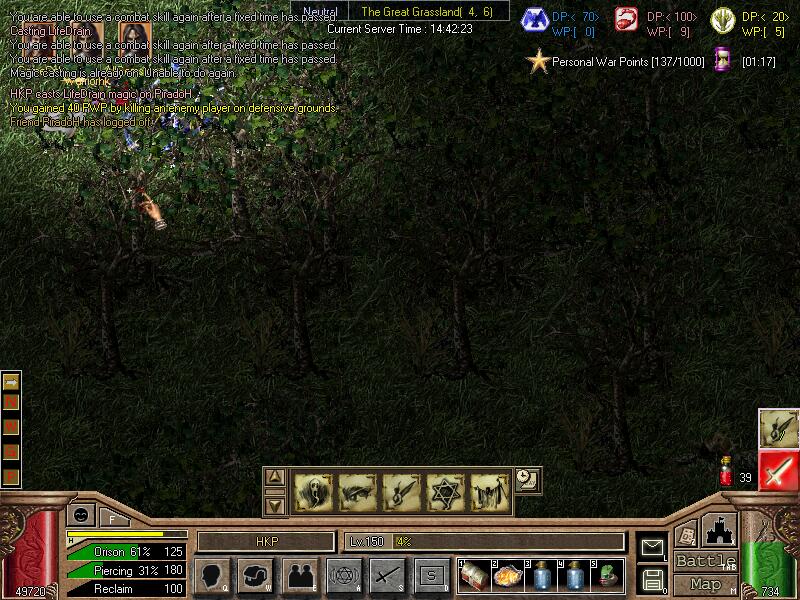The image size is (800, 600).
Task: Open the Map button
Action: click(705, 584)
